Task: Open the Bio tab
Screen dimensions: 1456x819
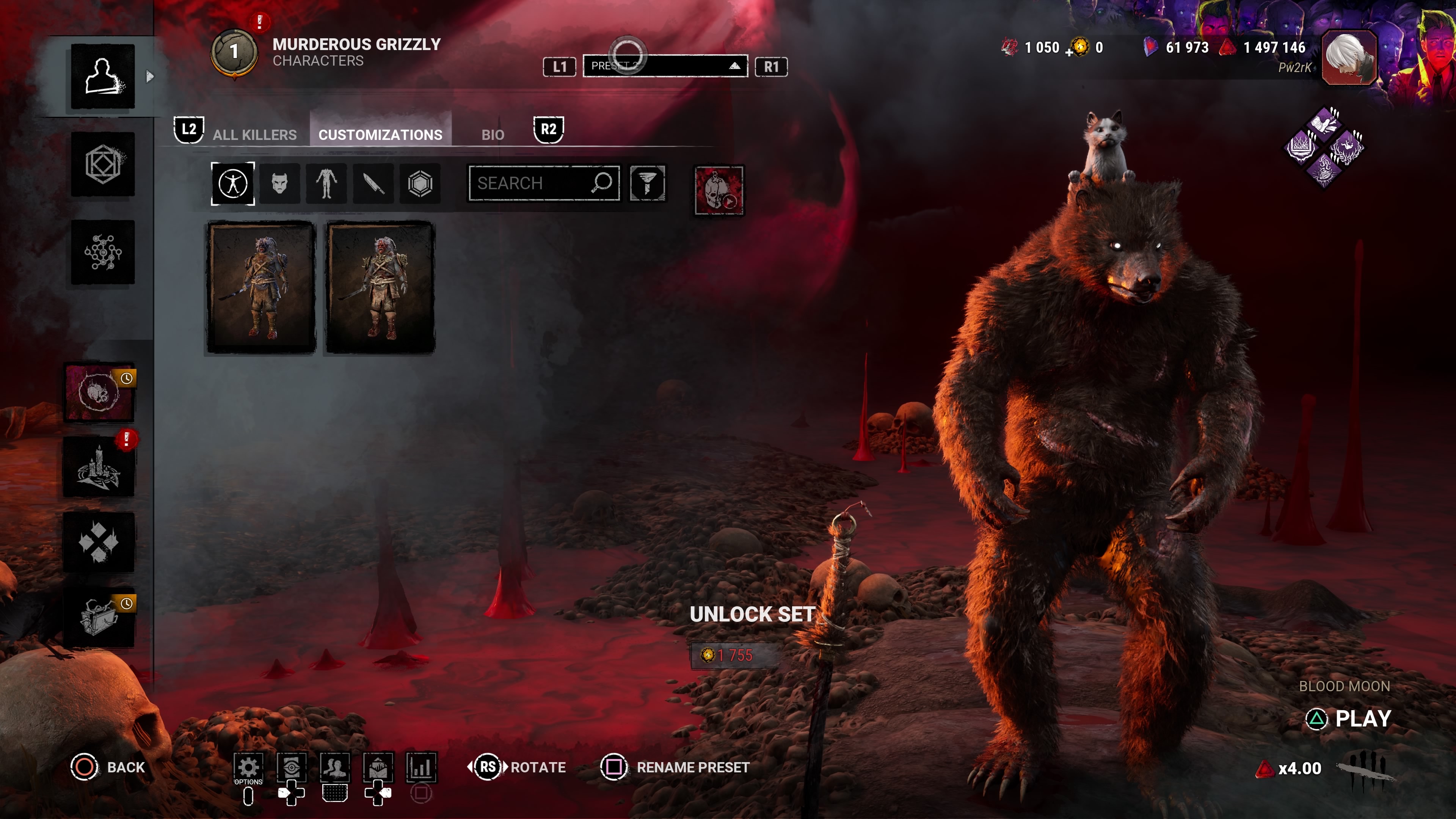Action: click(x=492, y=135)
